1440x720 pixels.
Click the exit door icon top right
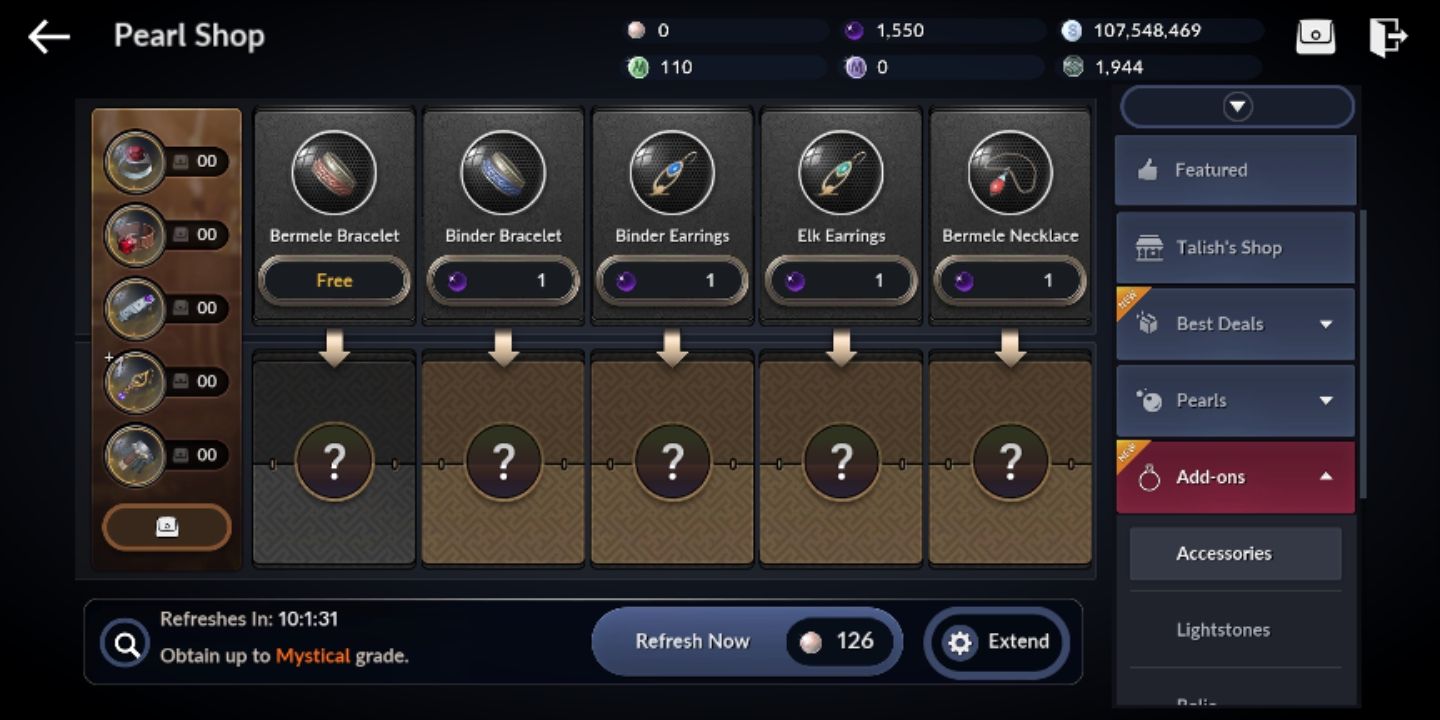(1388, 35)
